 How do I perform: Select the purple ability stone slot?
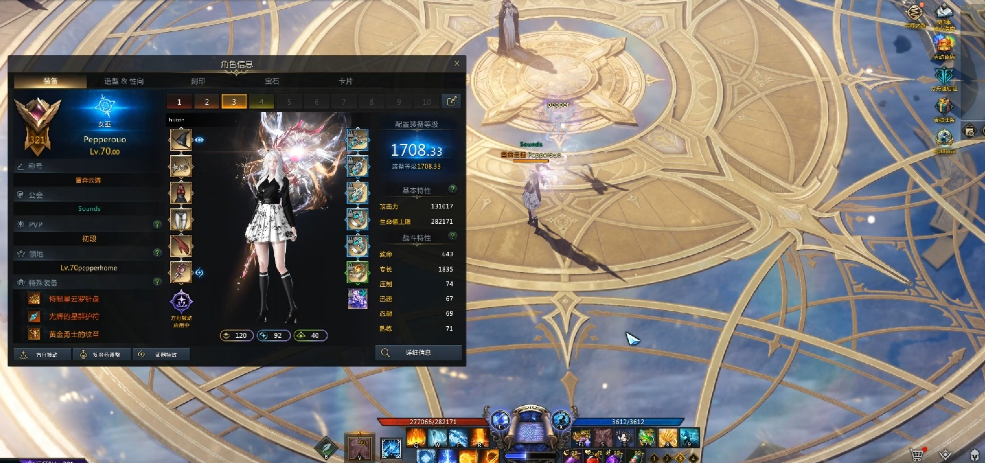click(357, 298)
